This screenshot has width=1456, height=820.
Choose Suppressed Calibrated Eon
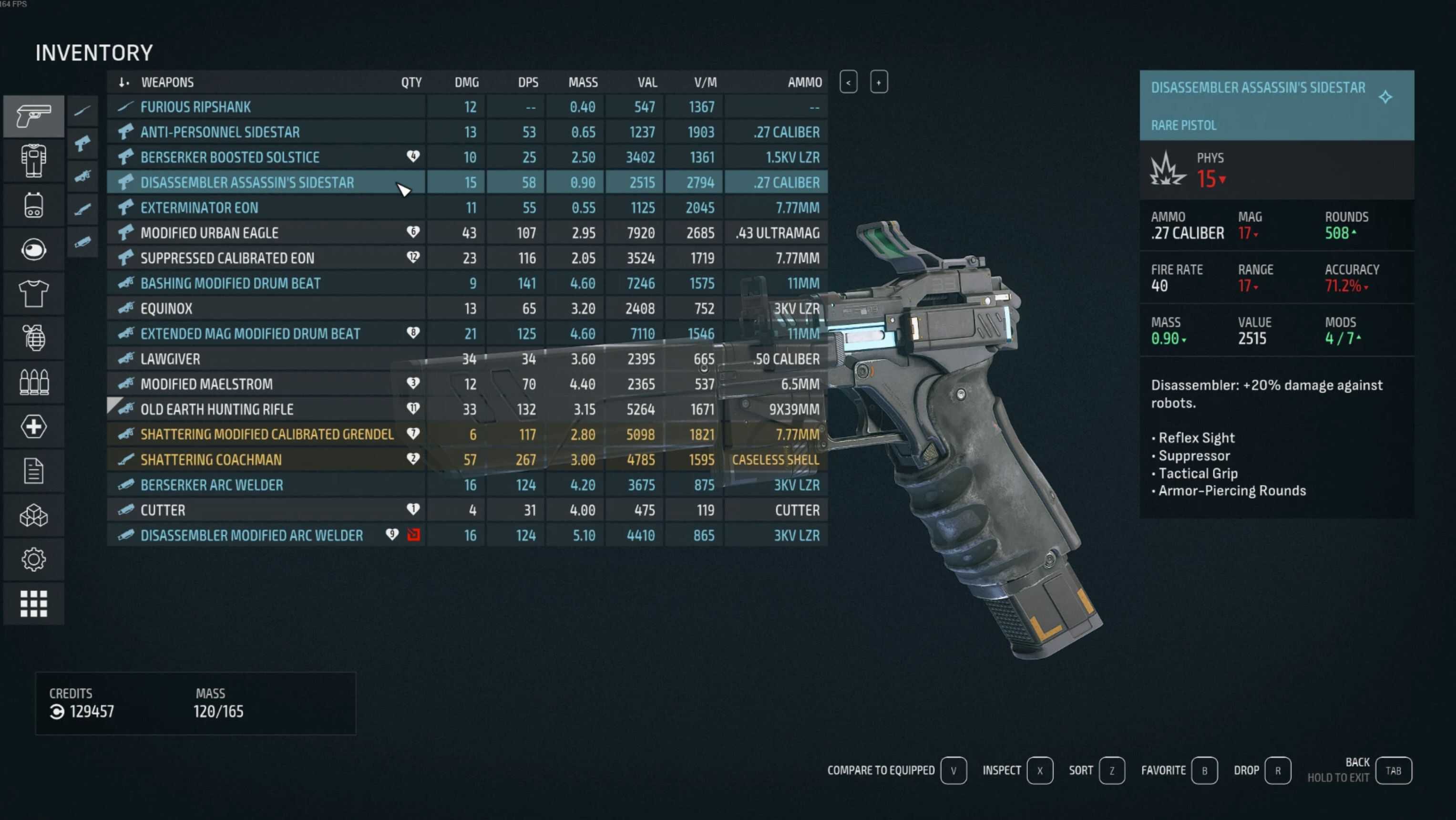(226, 259)
